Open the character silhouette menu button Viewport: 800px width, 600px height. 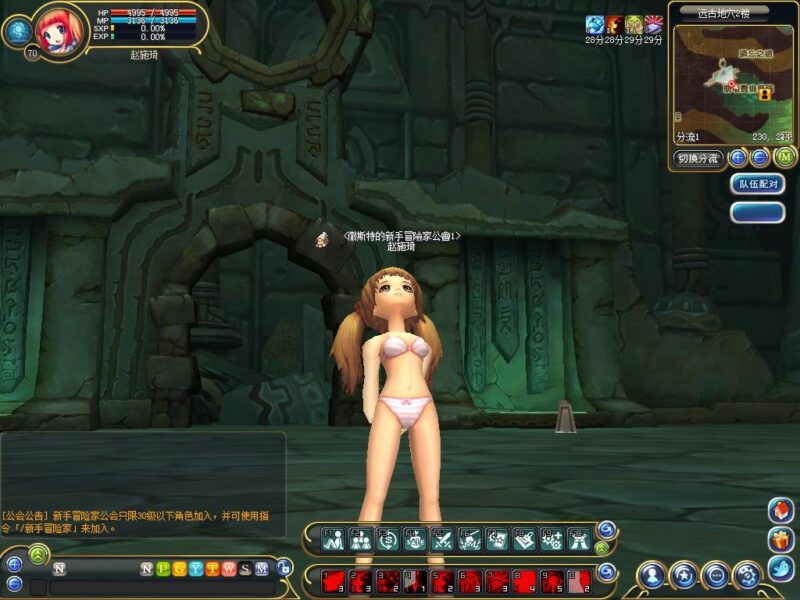tap(652, 575)
